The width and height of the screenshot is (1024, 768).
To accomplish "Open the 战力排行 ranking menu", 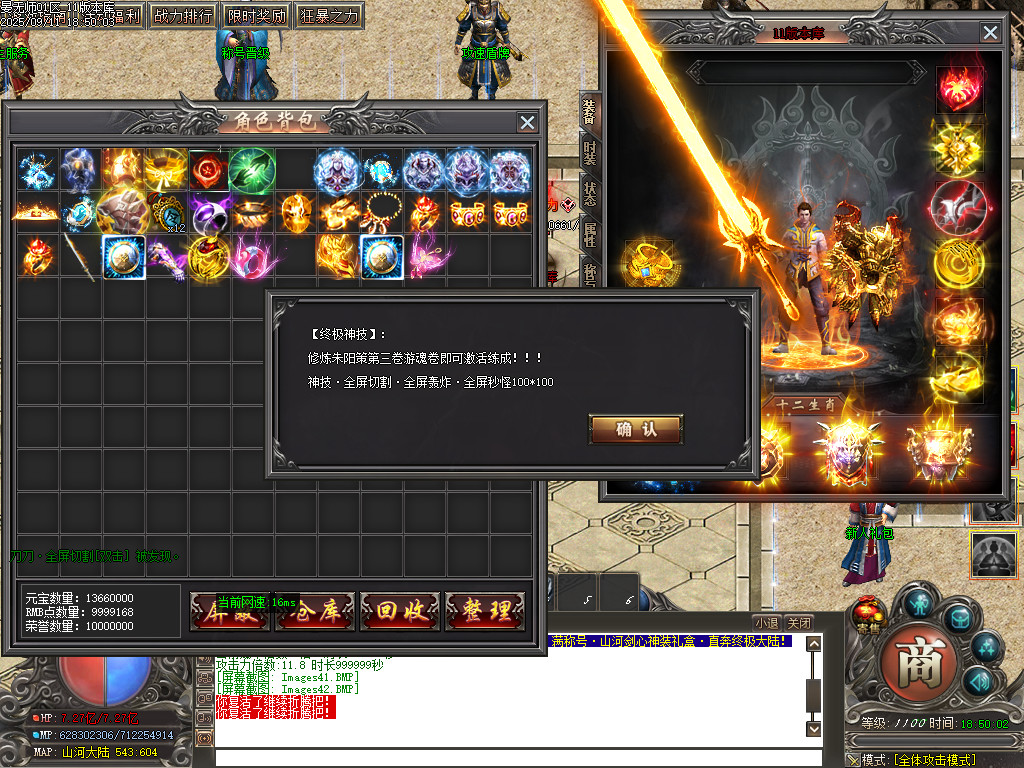I will 182,16.
